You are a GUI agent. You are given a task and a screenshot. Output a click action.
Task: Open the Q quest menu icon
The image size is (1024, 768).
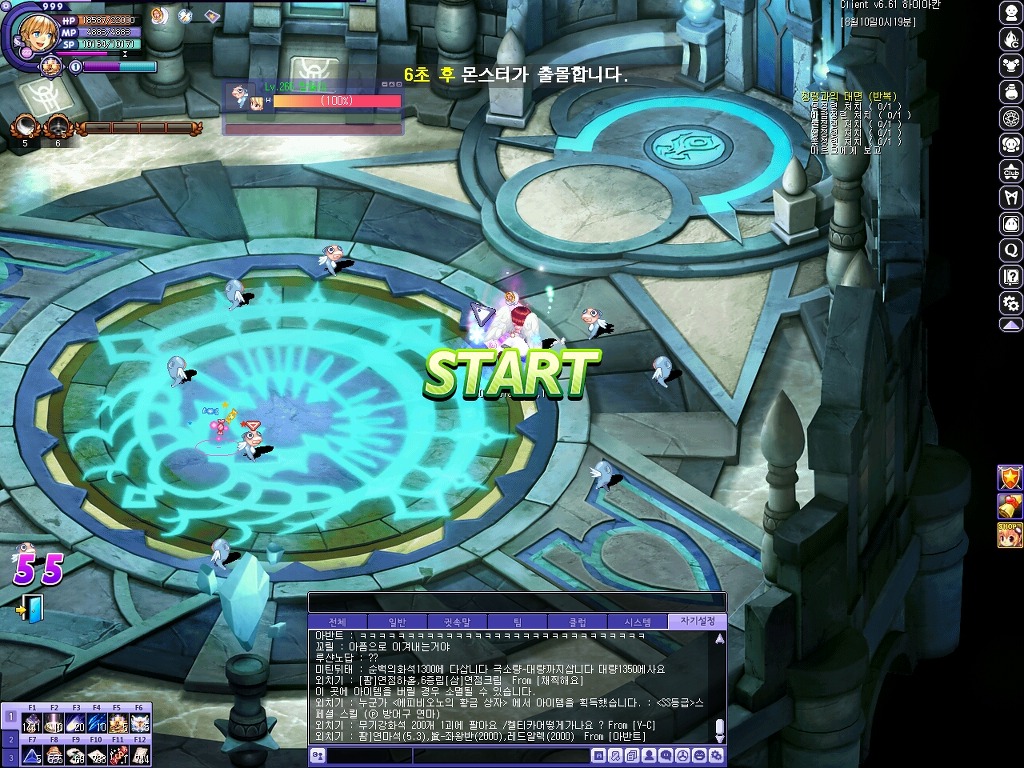tap(1011, 250)
